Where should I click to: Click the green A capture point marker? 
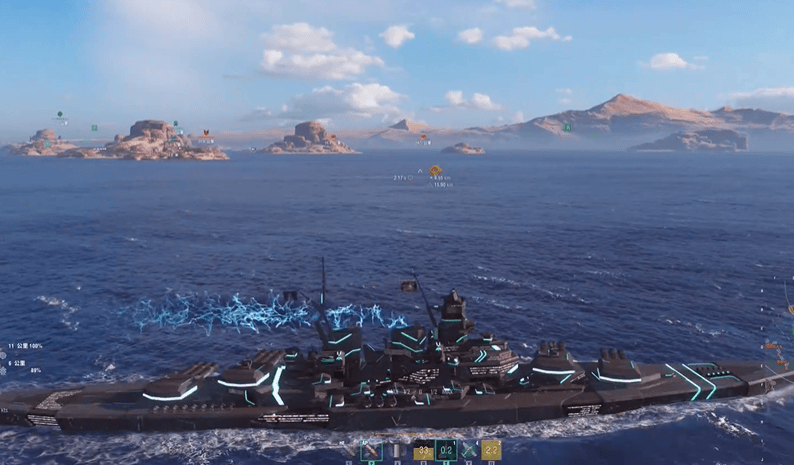(x=567, y=127)
